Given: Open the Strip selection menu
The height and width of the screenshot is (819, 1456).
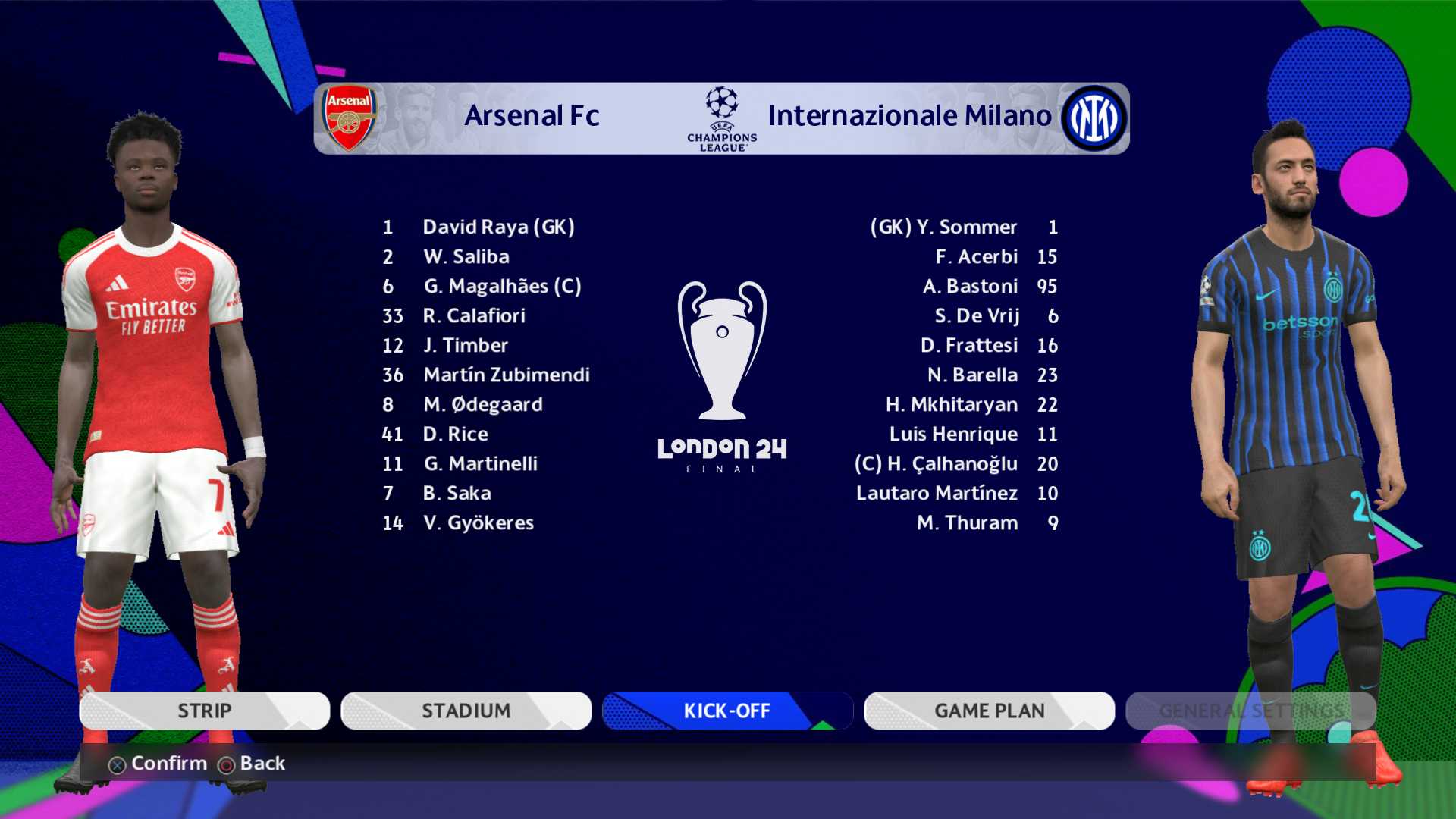Looking at the screenshot, I should point(204,711).
